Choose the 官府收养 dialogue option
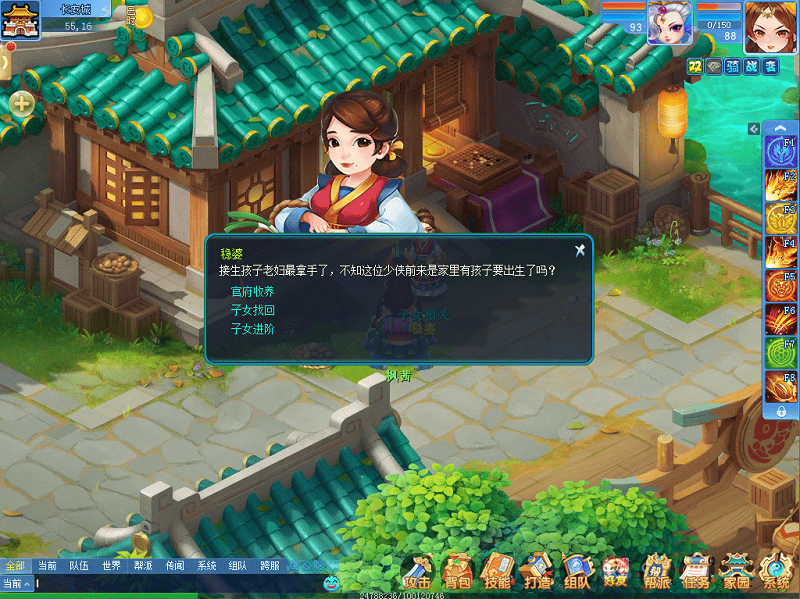800x599 pixels. (252, 292)
